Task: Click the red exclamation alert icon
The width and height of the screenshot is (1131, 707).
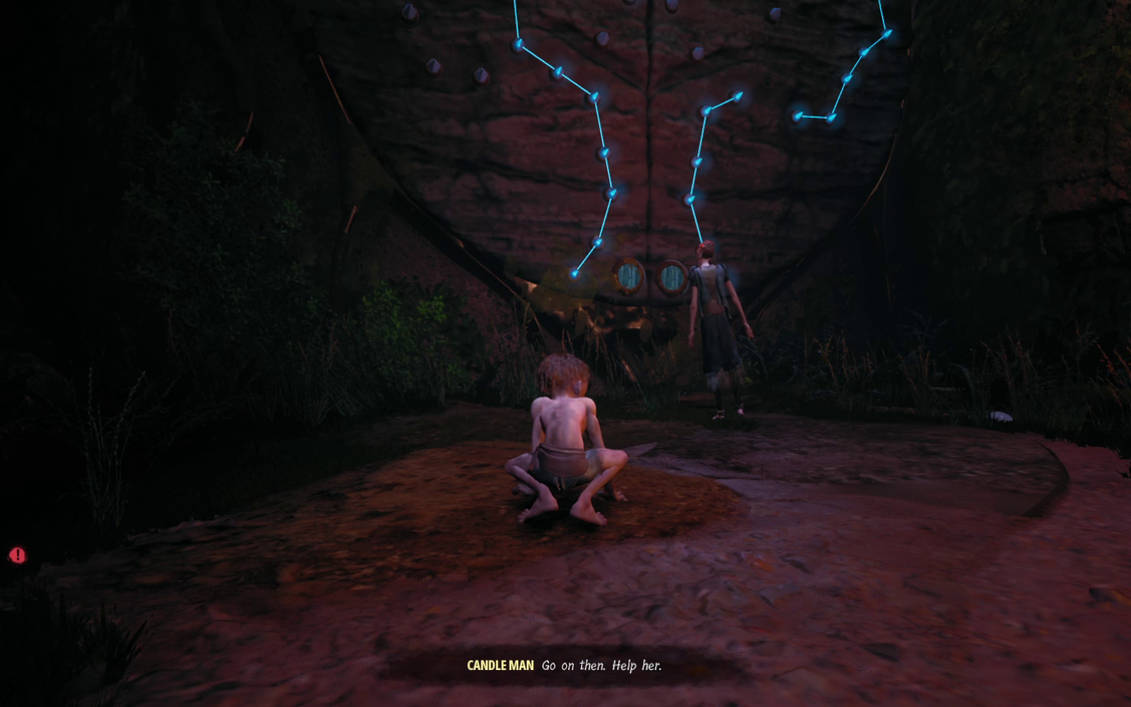Action: [17, 555]
